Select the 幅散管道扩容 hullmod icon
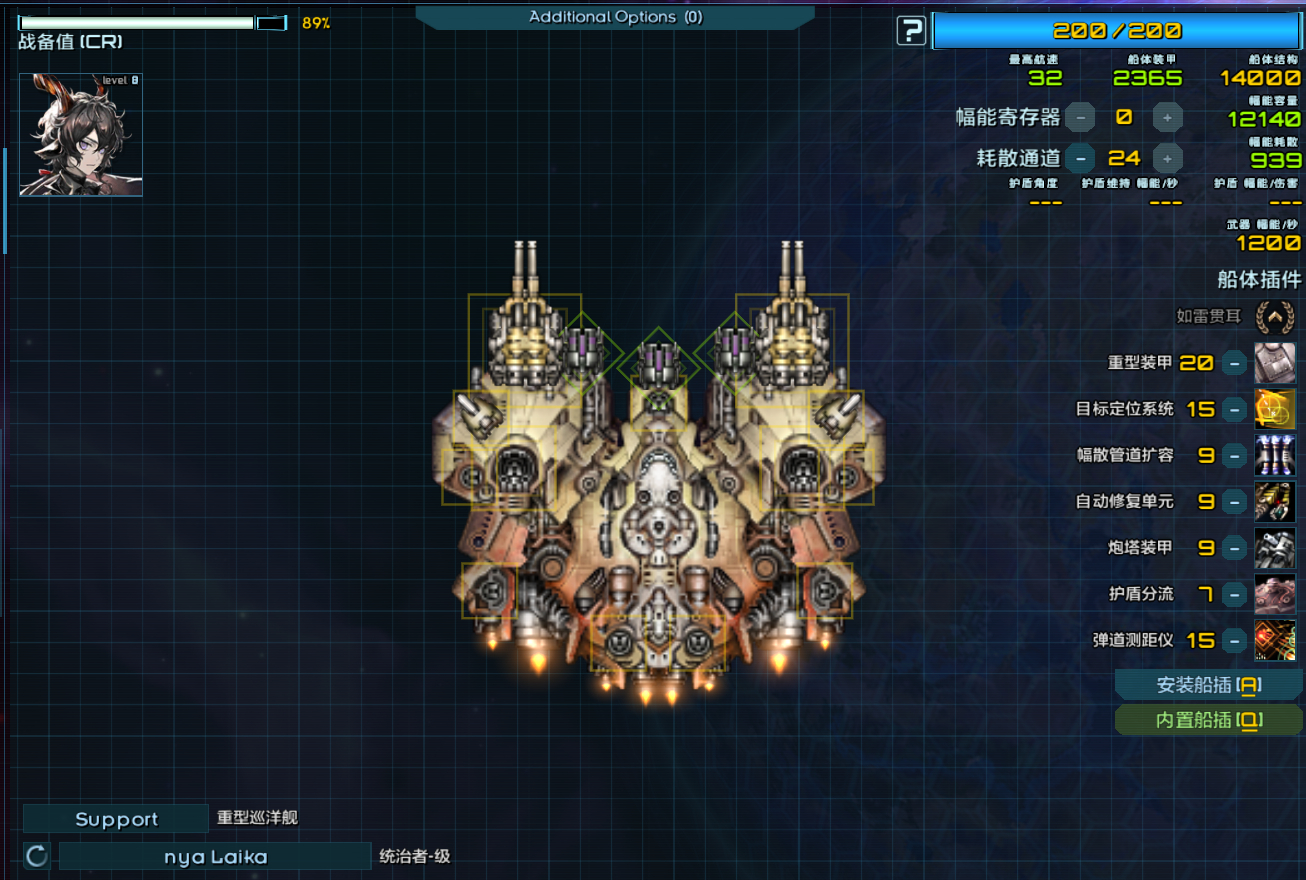 click(1275, 455)
